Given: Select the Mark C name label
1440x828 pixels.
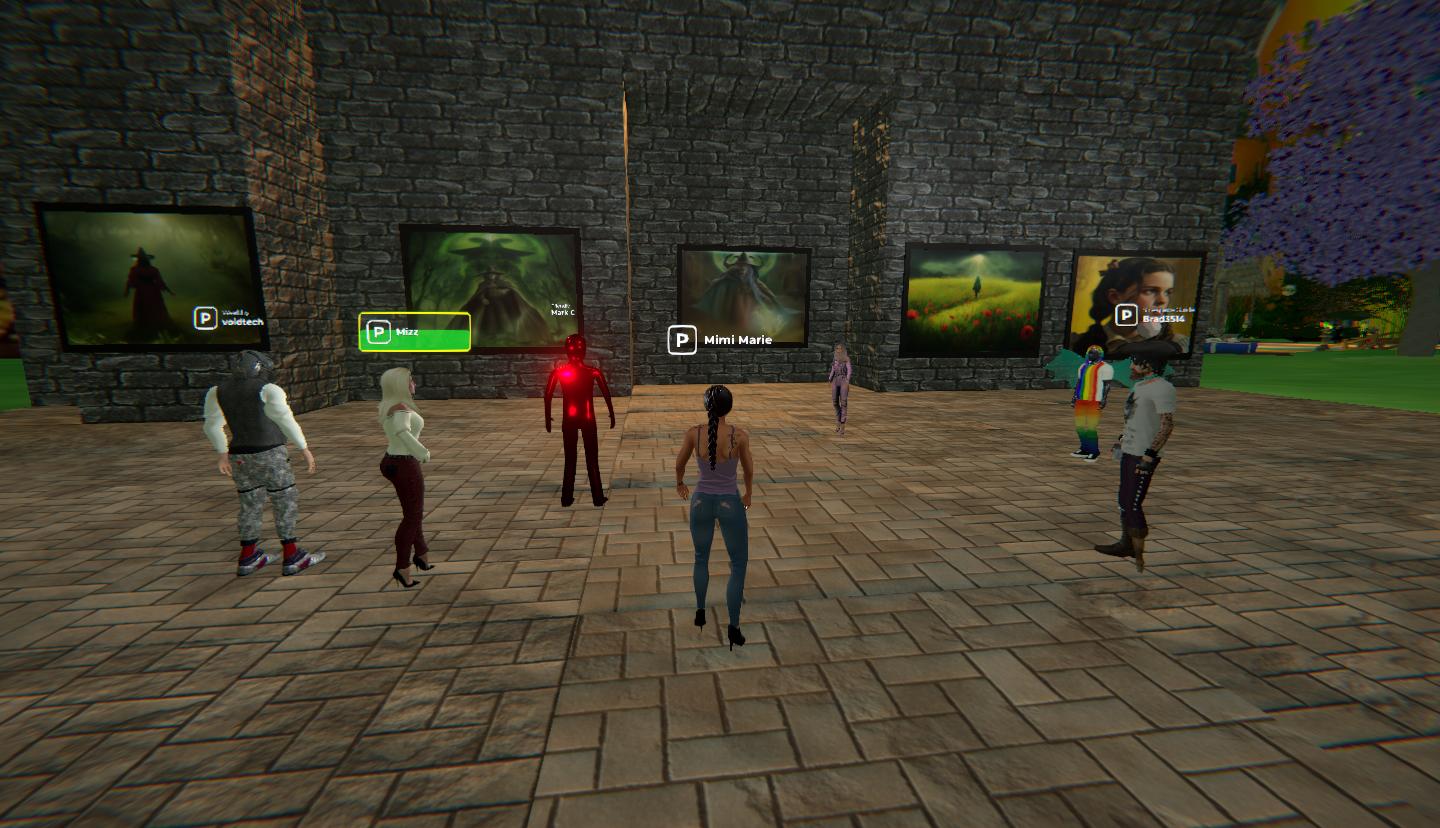Looking at the screenshot, I should [x=562, y=311].
